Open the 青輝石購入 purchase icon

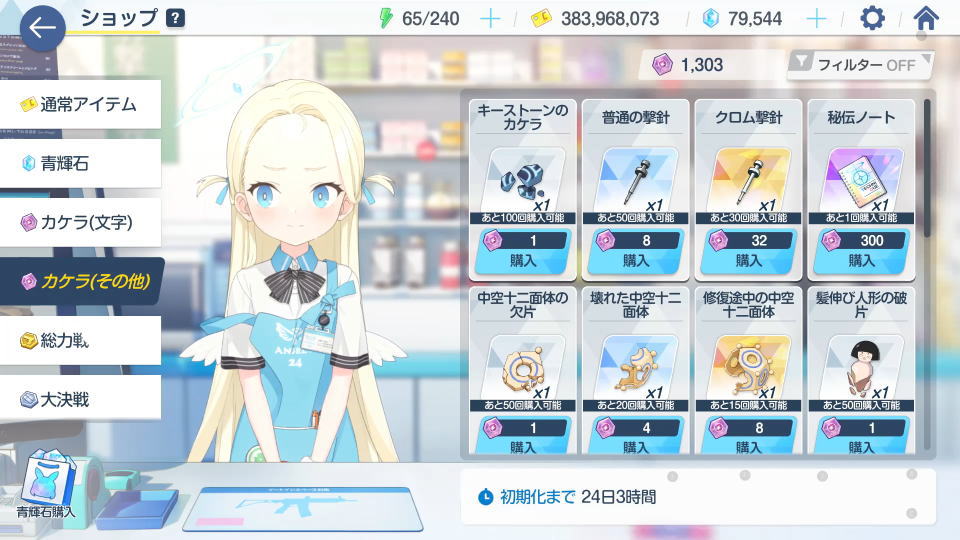pos(45,485)
